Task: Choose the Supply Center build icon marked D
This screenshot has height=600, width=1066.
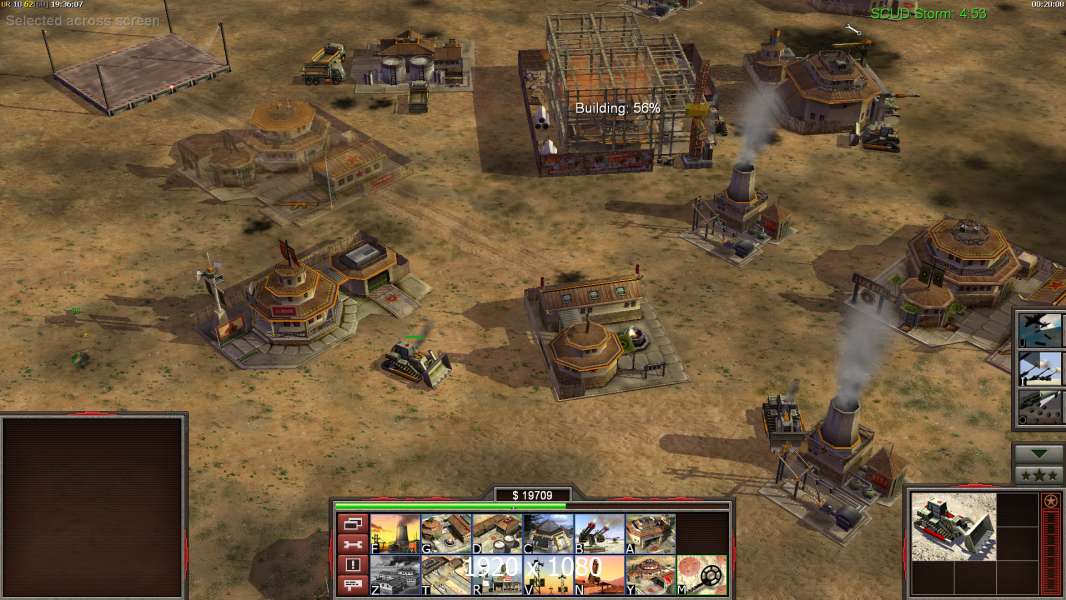Action: (x=497, y=534)
